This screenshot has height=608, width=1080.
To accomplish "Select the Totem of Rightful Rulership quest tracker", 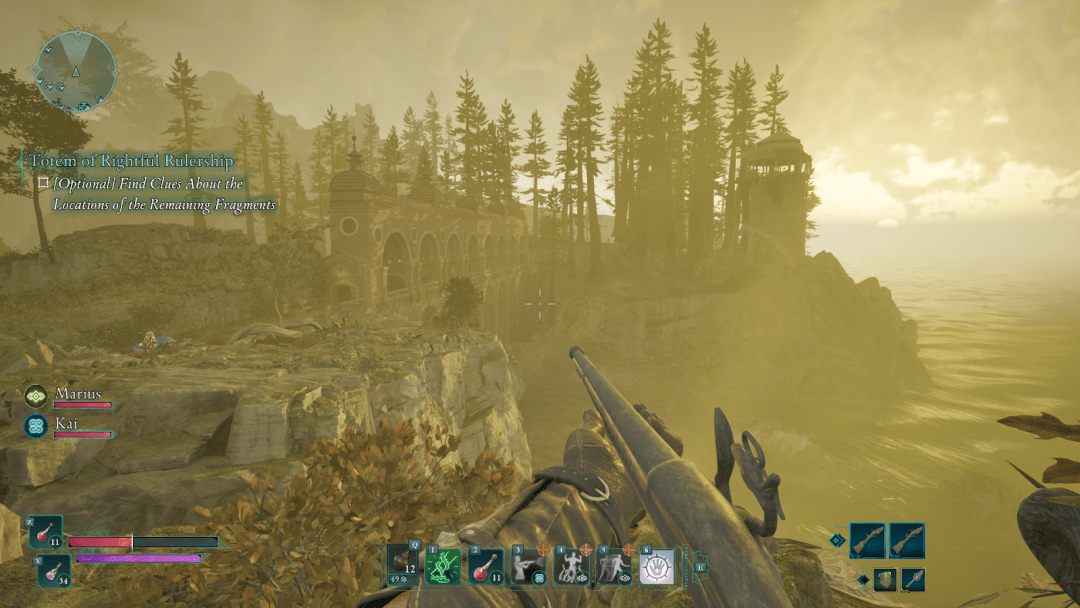I will tap(132, 161).
